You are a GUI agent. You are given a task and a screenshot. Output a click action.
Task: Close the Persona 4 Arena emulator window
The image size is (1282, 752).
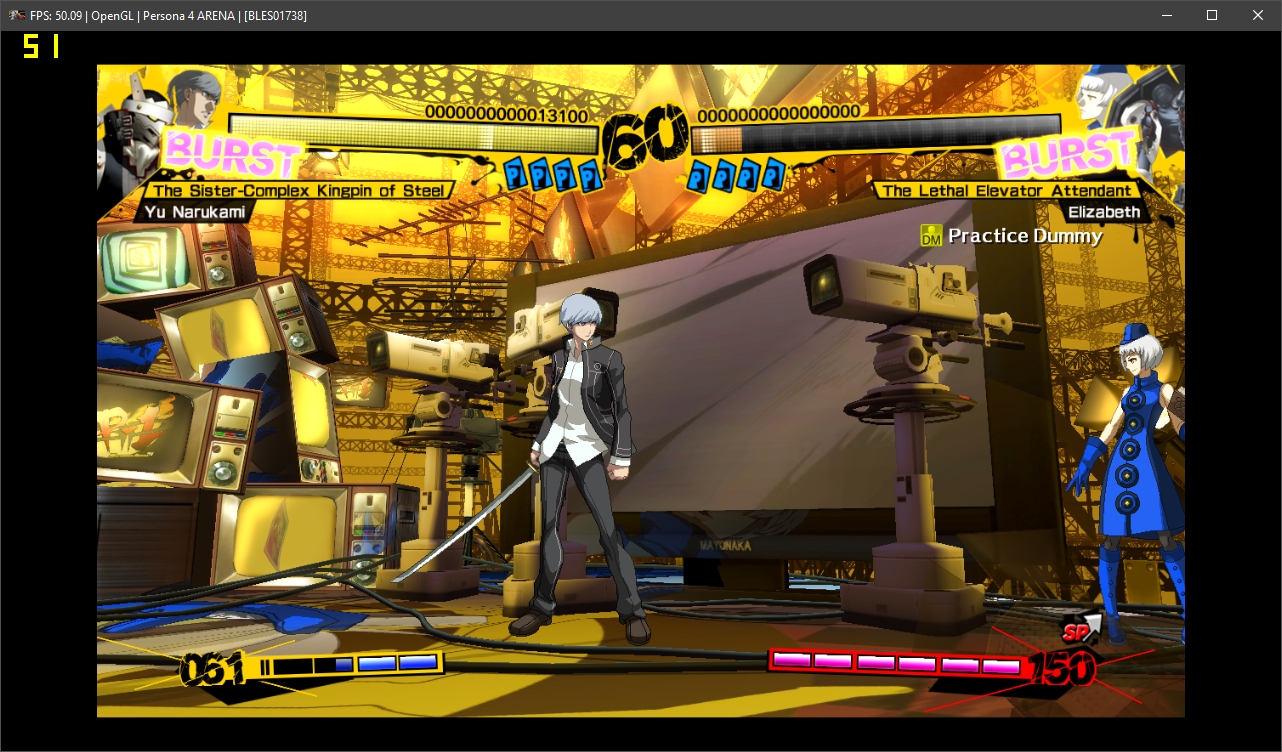click(1258, 15)
